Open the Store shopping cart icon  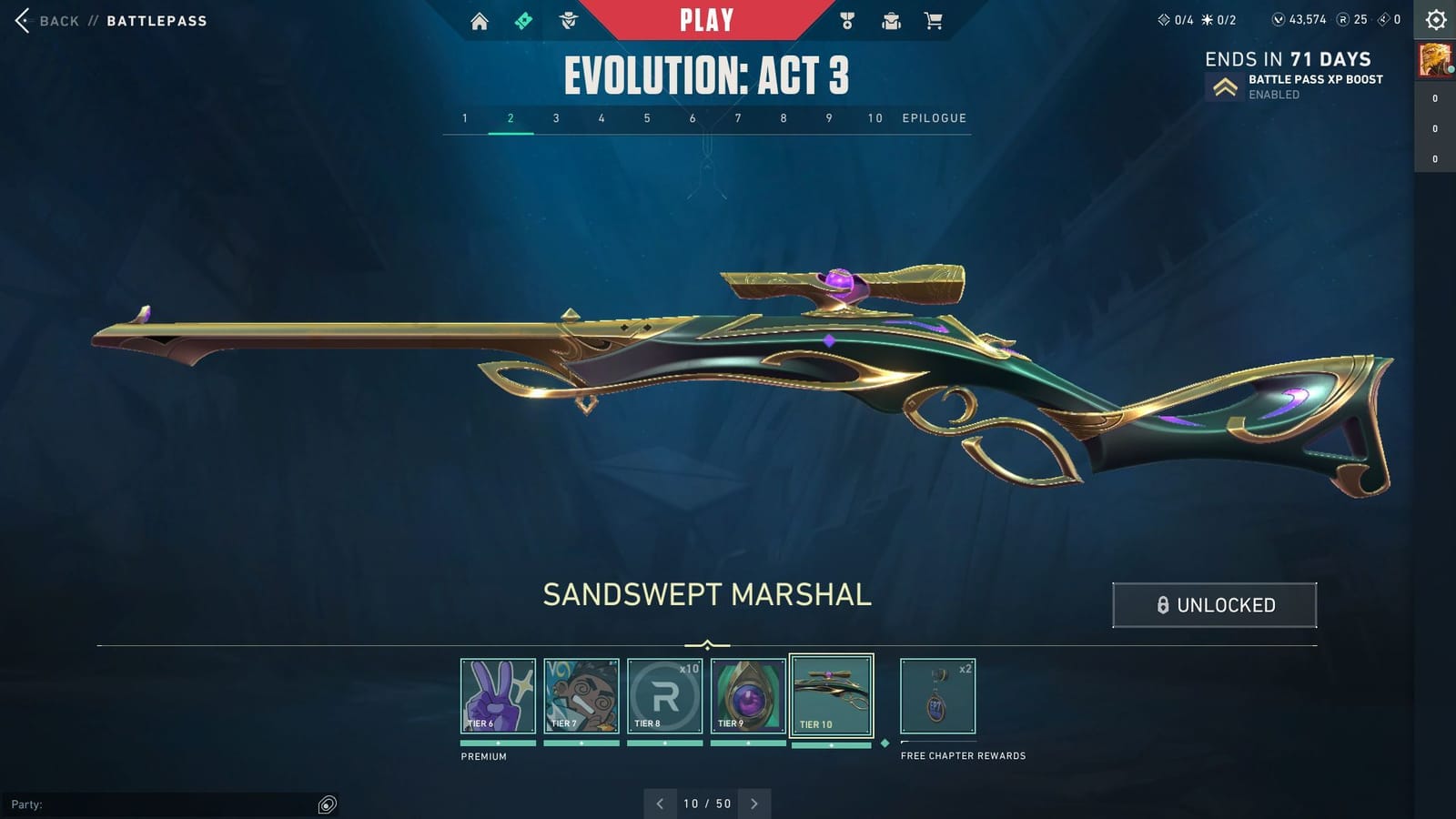click(934, 19)
